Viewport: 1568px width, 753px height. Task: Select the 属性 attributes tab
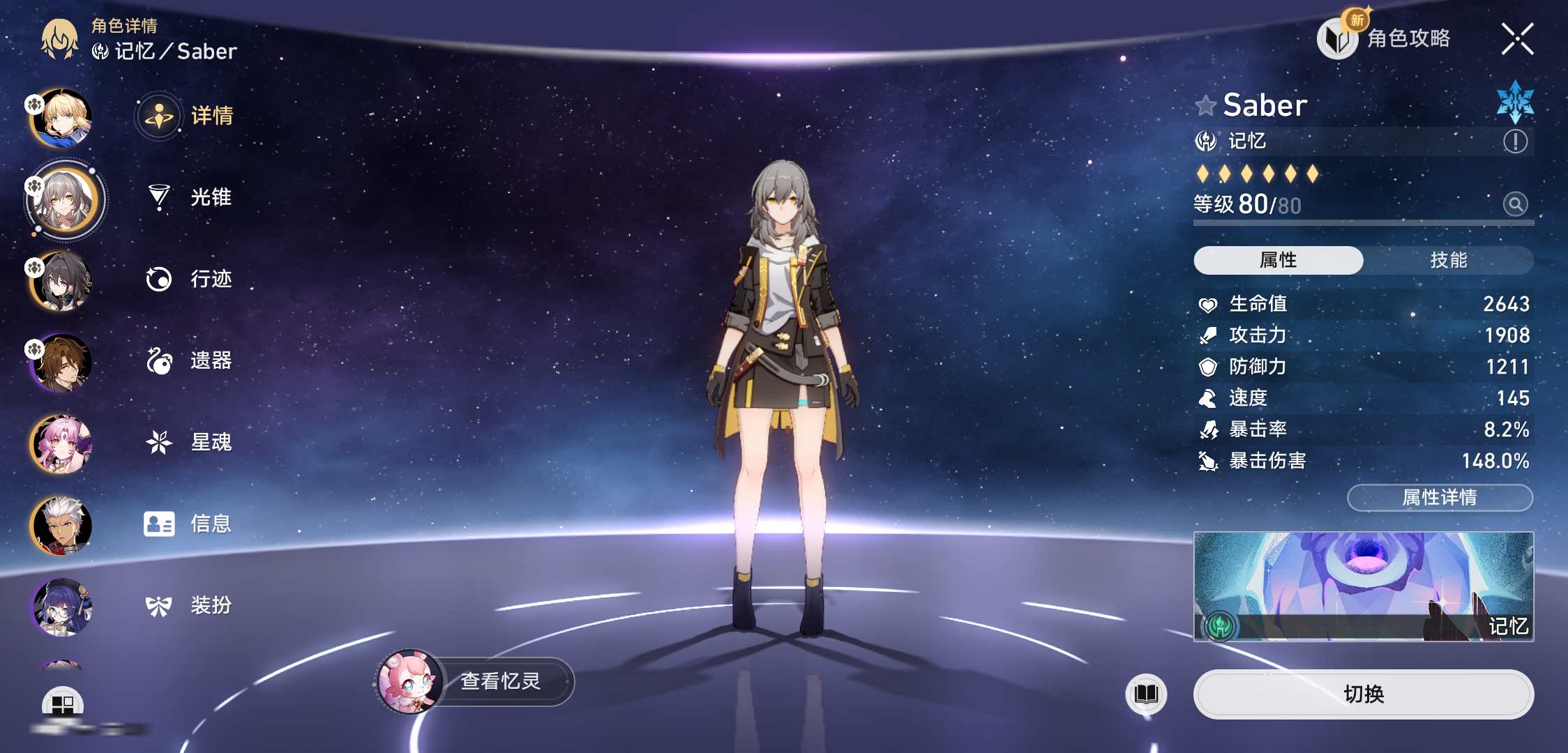(x=1278, y=260)
